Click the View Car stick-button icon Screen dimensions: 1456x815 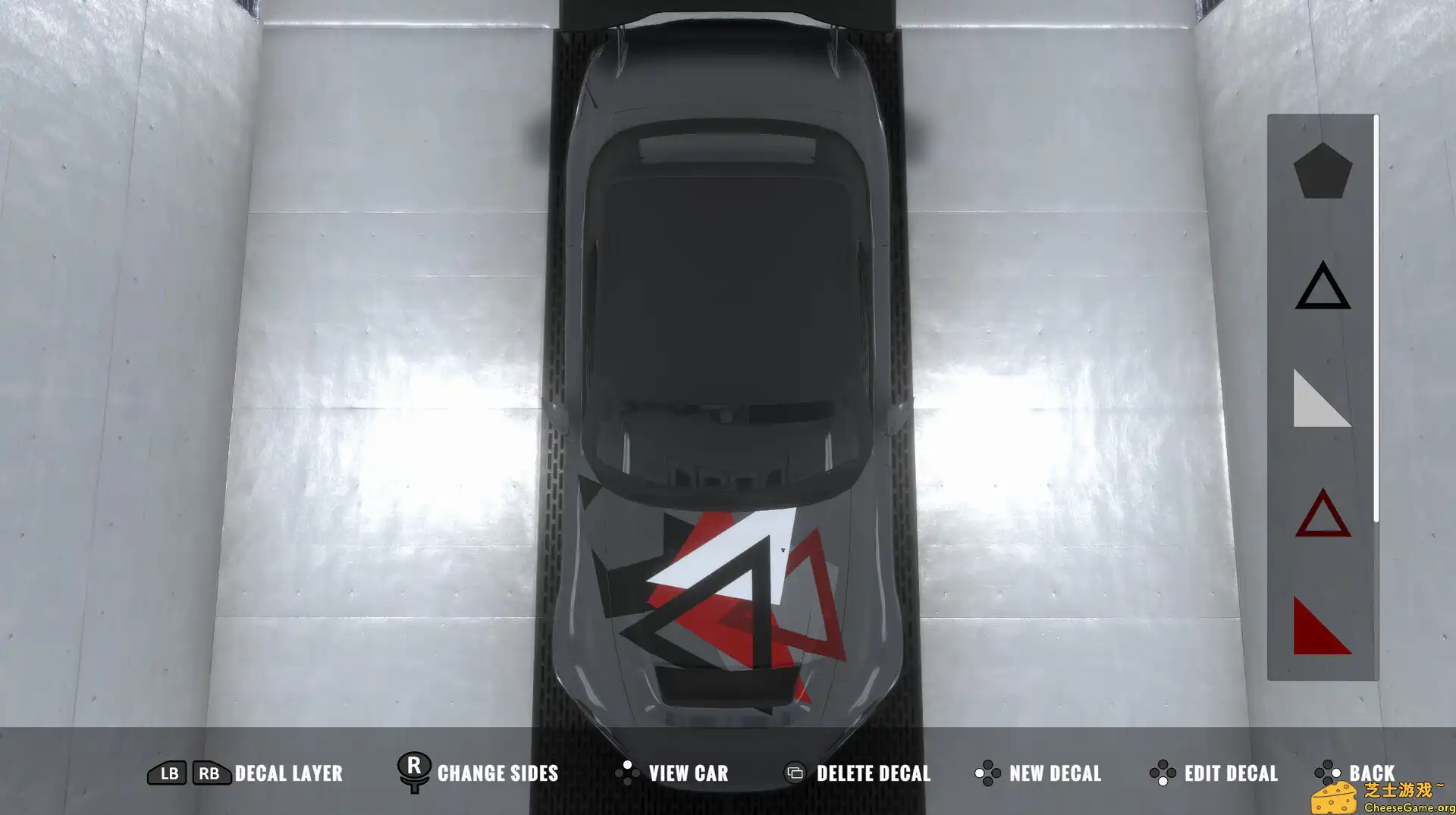[x=628, y=773]
